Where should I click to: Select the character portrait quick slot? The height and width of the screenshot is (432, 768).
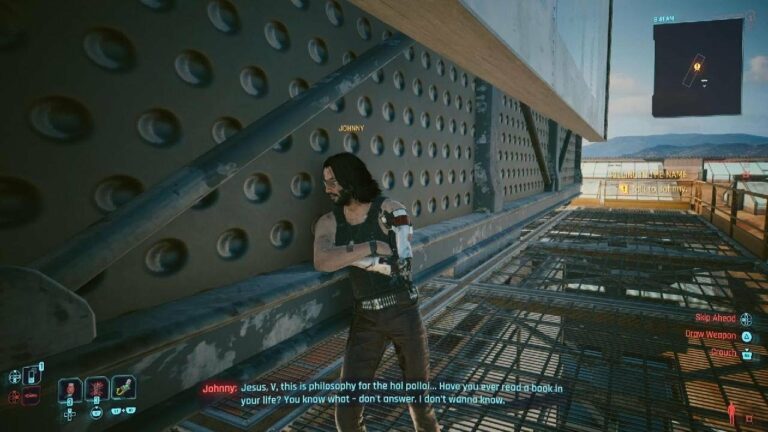click(69, 388)
